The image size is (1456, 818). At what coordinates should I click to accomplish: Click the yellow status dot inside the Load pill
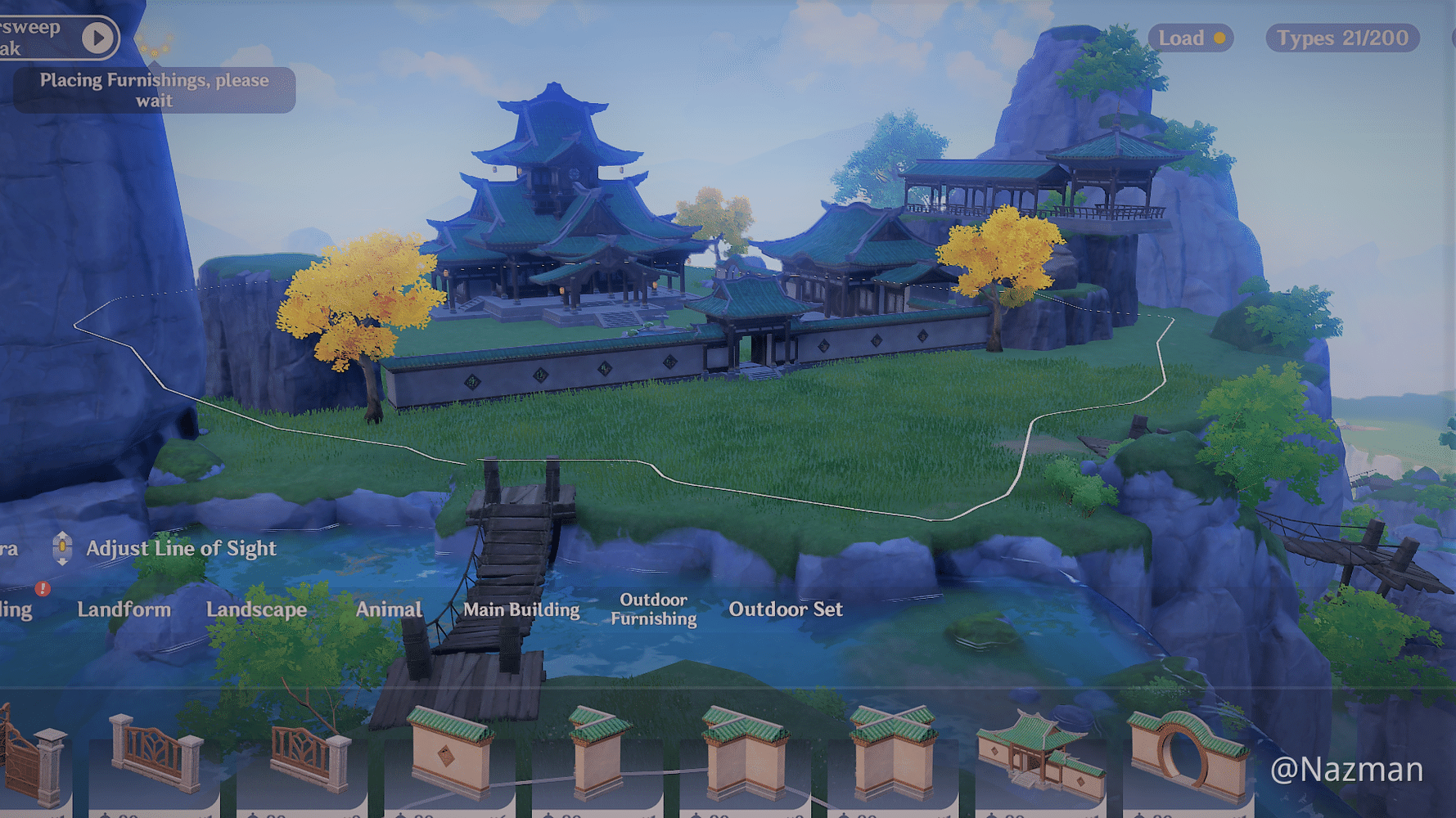(1219, 38)
